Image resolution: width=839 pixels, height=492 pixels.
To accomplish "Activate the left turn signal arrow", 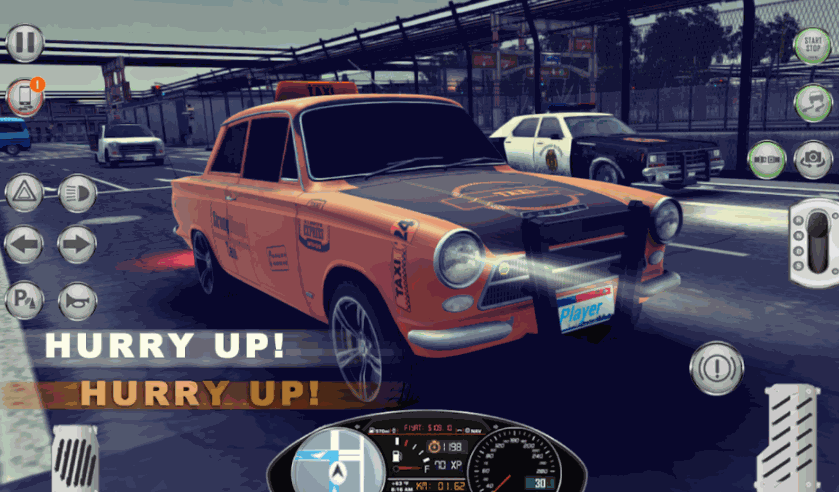I will point(24,245).
